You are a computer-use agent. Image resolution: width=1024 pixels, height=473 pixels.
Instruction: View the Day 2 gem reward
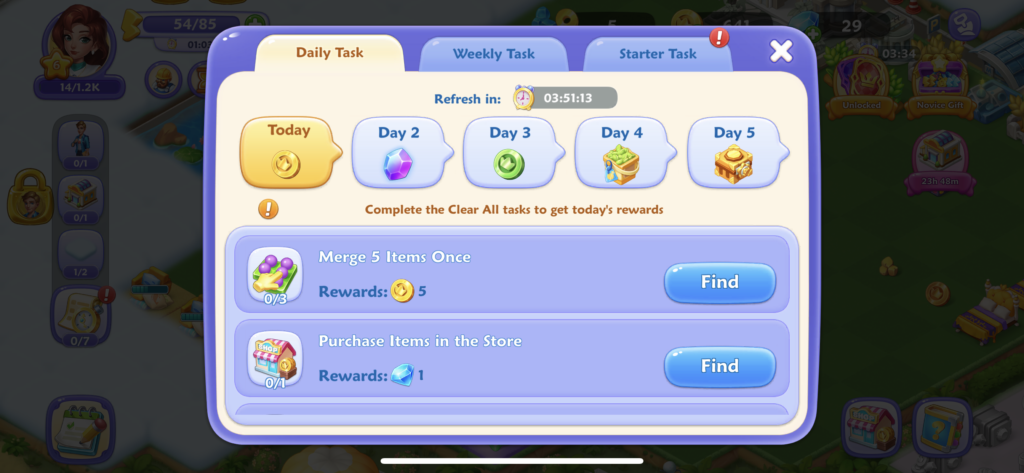(398, 153)
